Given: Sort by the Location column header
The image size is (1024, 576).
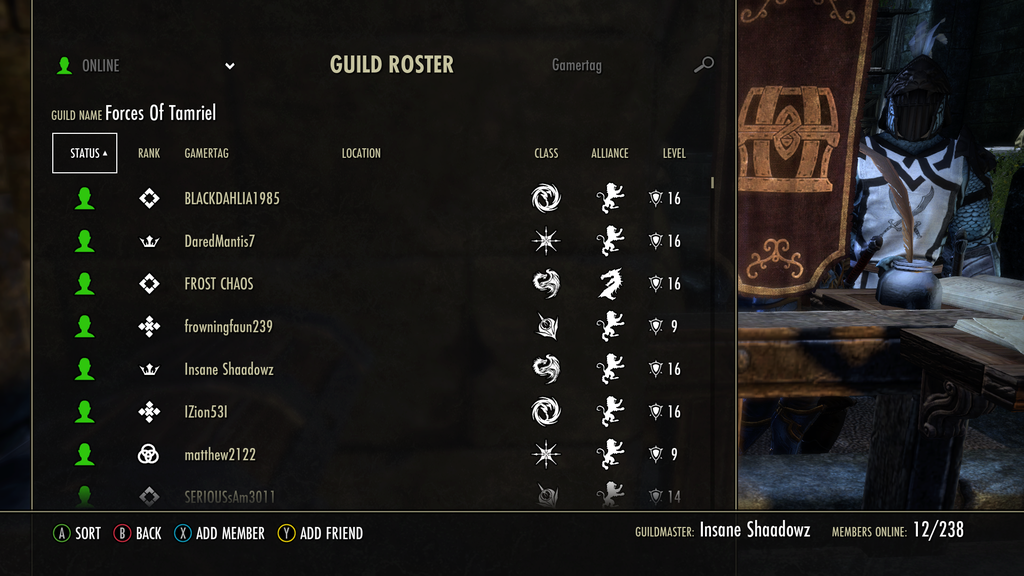Looking at the screenshot, I should [x=361, y=153].
